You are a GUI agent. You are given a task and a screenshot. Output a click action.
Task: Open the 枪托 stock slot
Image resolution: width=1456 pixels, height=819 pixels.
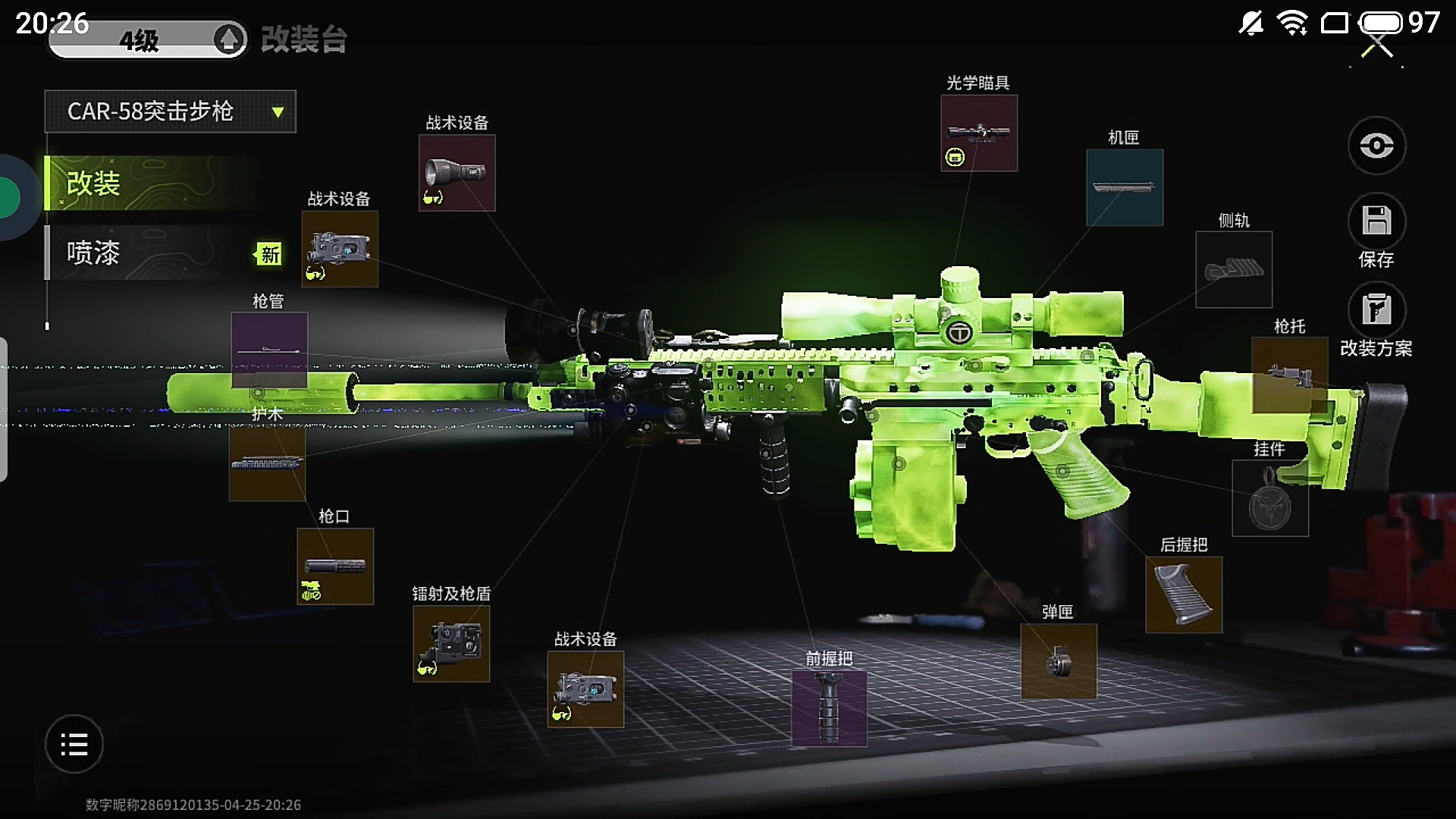click(1288, 375)
